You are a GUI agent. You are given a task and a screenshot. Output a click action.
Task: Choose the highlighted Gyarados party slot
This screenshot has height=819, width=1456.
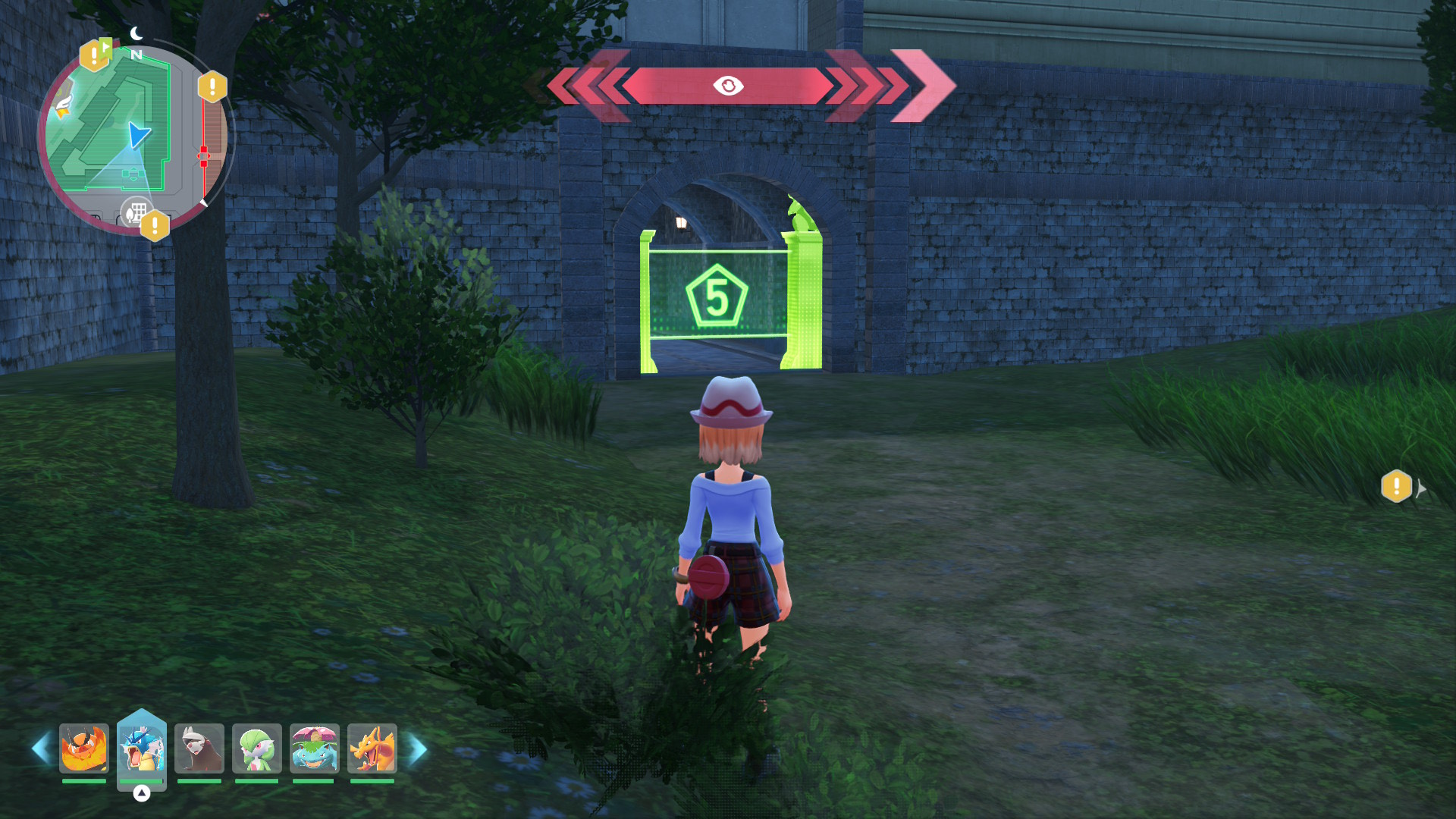click(142, 748)
